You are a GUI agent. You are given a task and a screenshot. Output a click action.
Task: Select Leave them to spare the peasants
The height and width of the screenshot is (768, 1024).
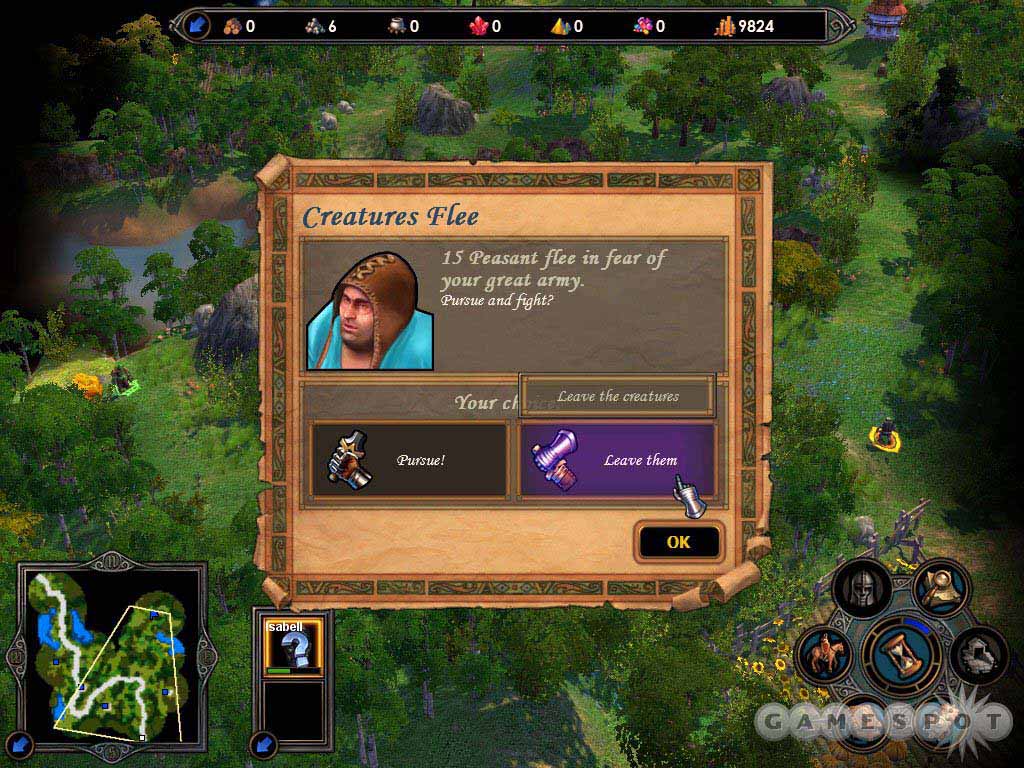617,460
